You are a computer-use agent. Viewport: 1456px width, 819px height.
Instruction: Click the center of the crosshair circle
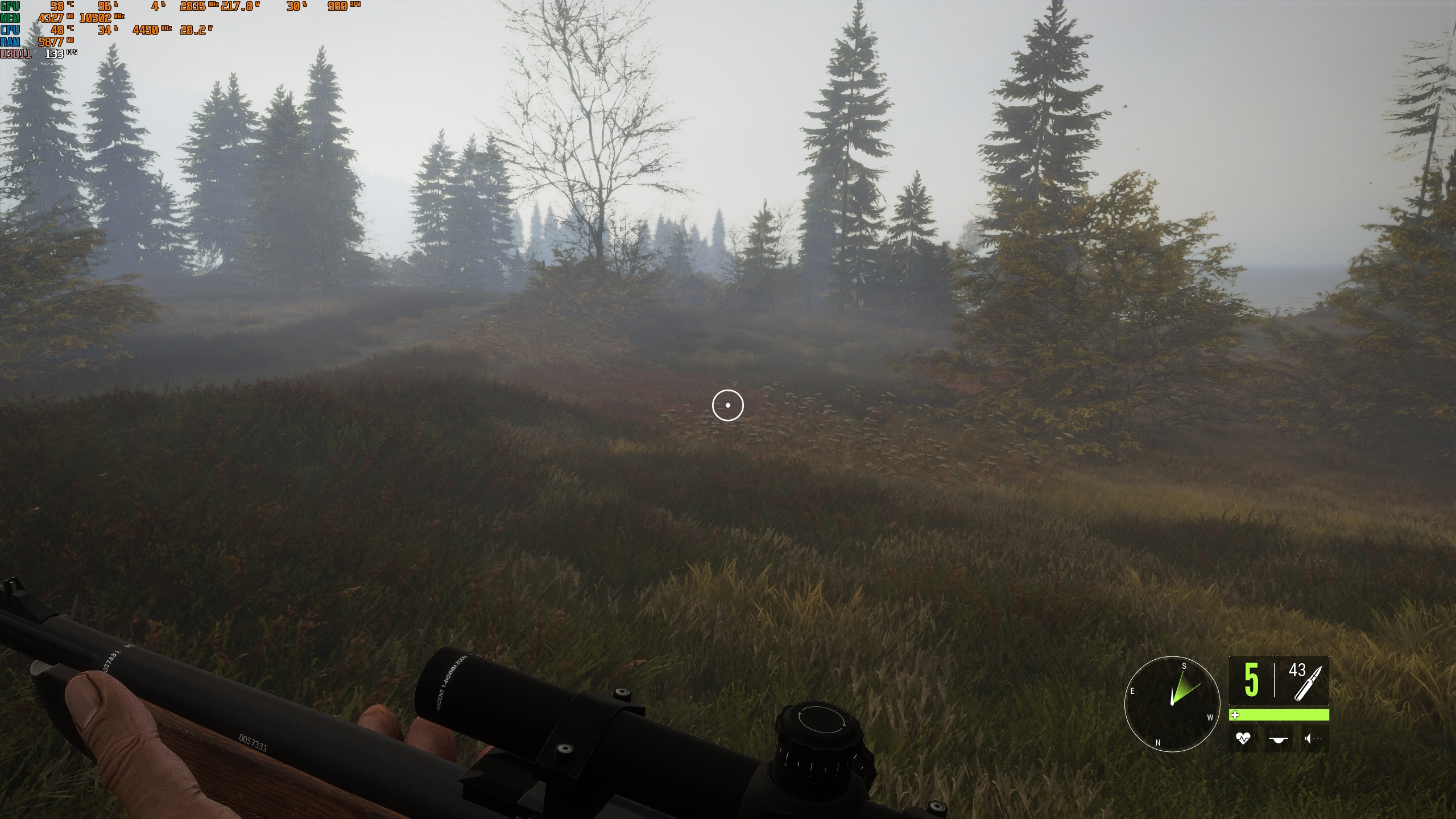(728, 404)
